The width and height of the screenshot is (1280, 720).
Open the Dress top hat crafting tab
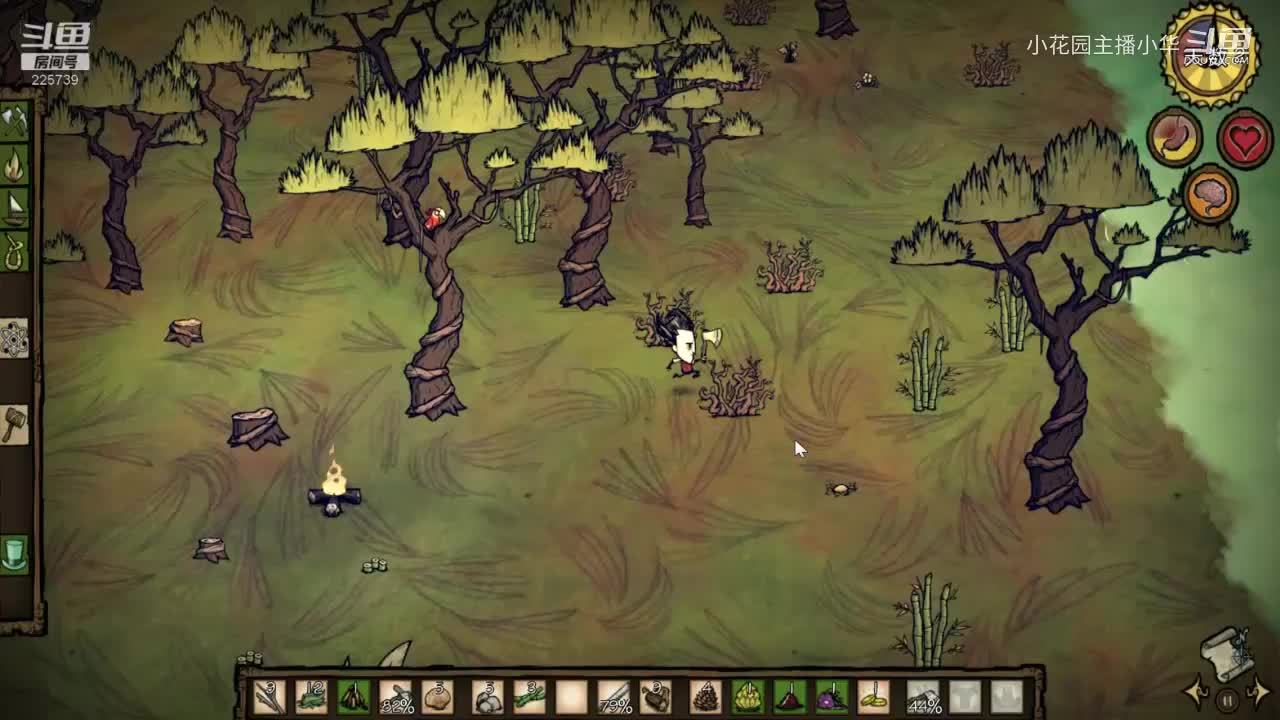tap(15, 553)
